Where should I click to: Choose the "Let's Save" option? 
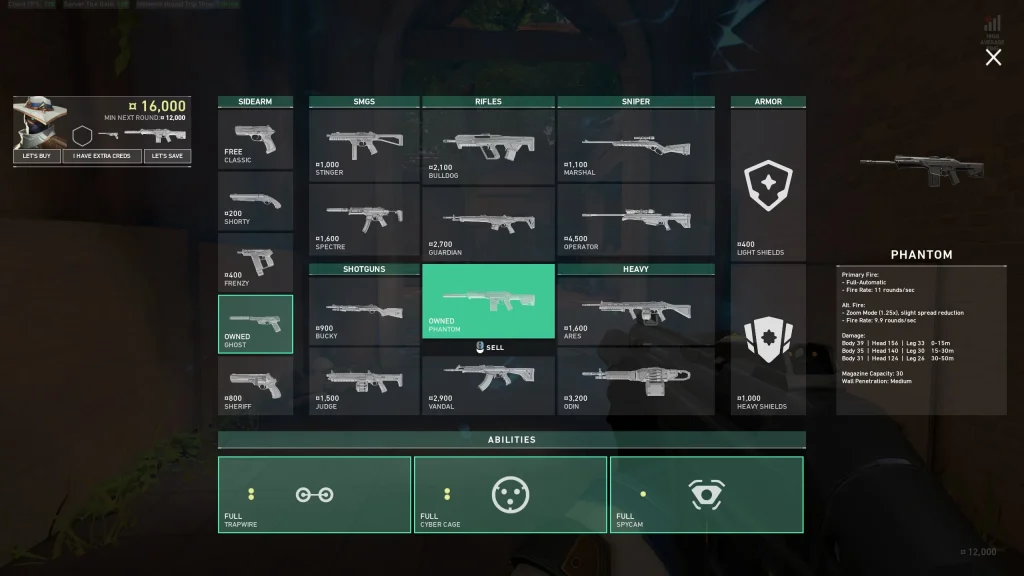point(167,156)
